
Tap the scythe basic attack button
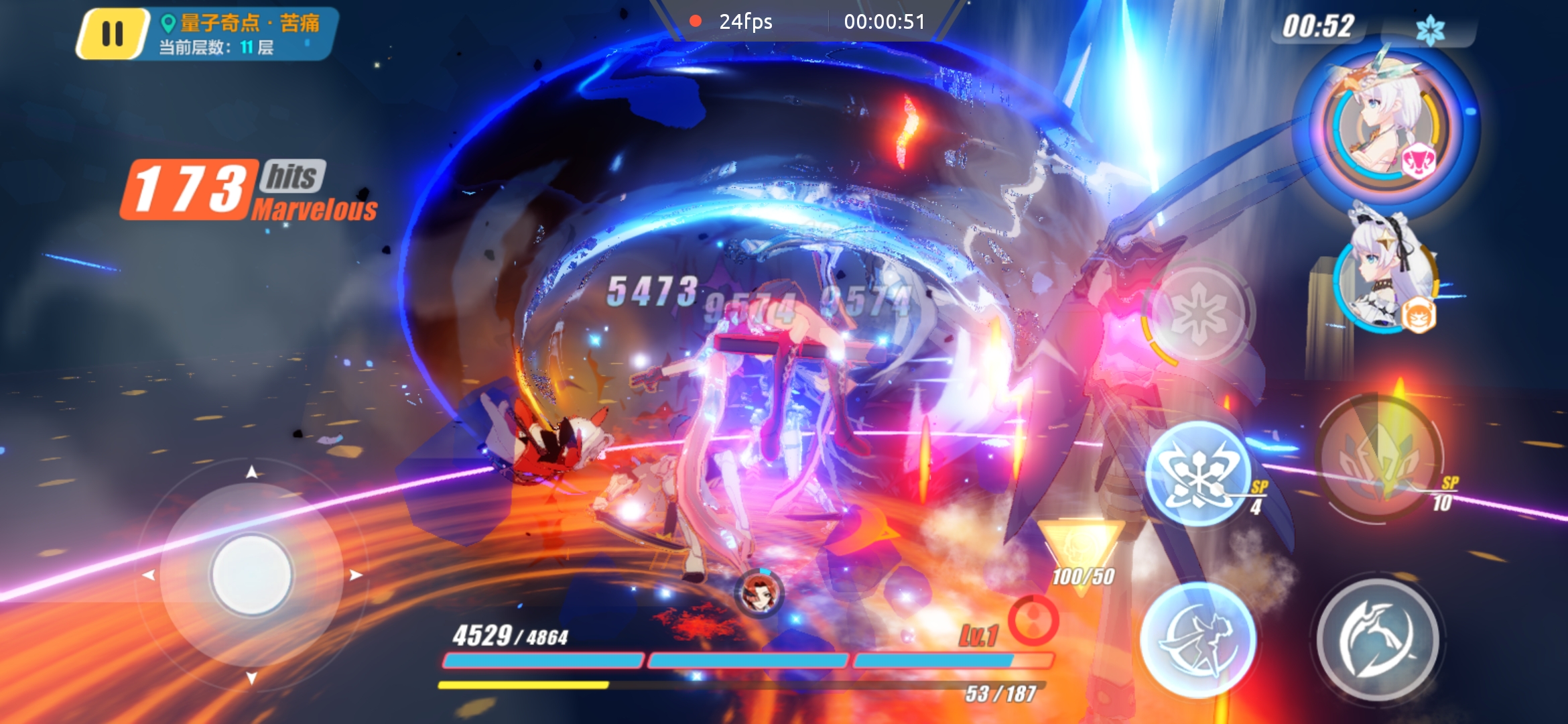[x=1378, y=640]
